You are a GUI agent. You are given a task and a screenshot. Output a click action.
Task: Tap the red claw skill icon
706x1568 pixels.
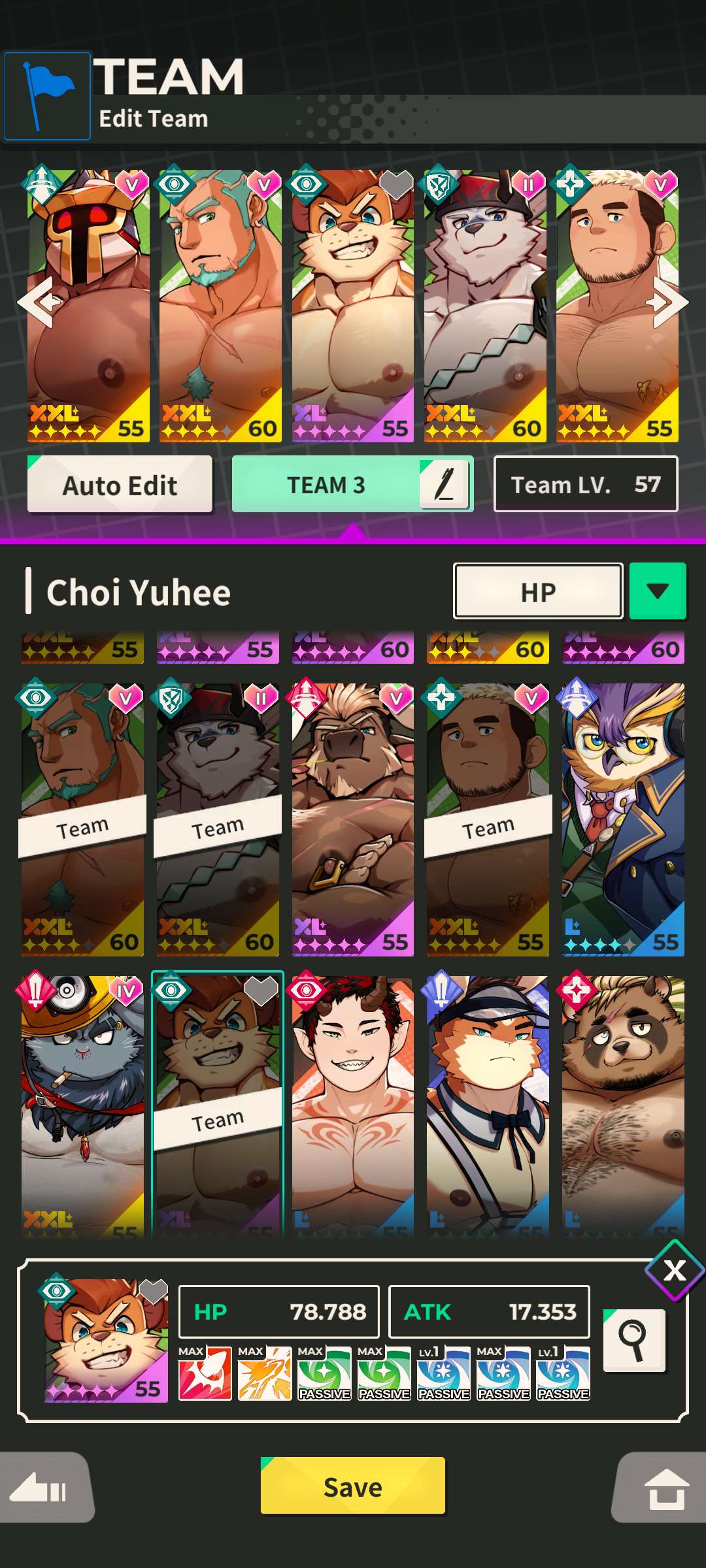tap(205, 1373)
